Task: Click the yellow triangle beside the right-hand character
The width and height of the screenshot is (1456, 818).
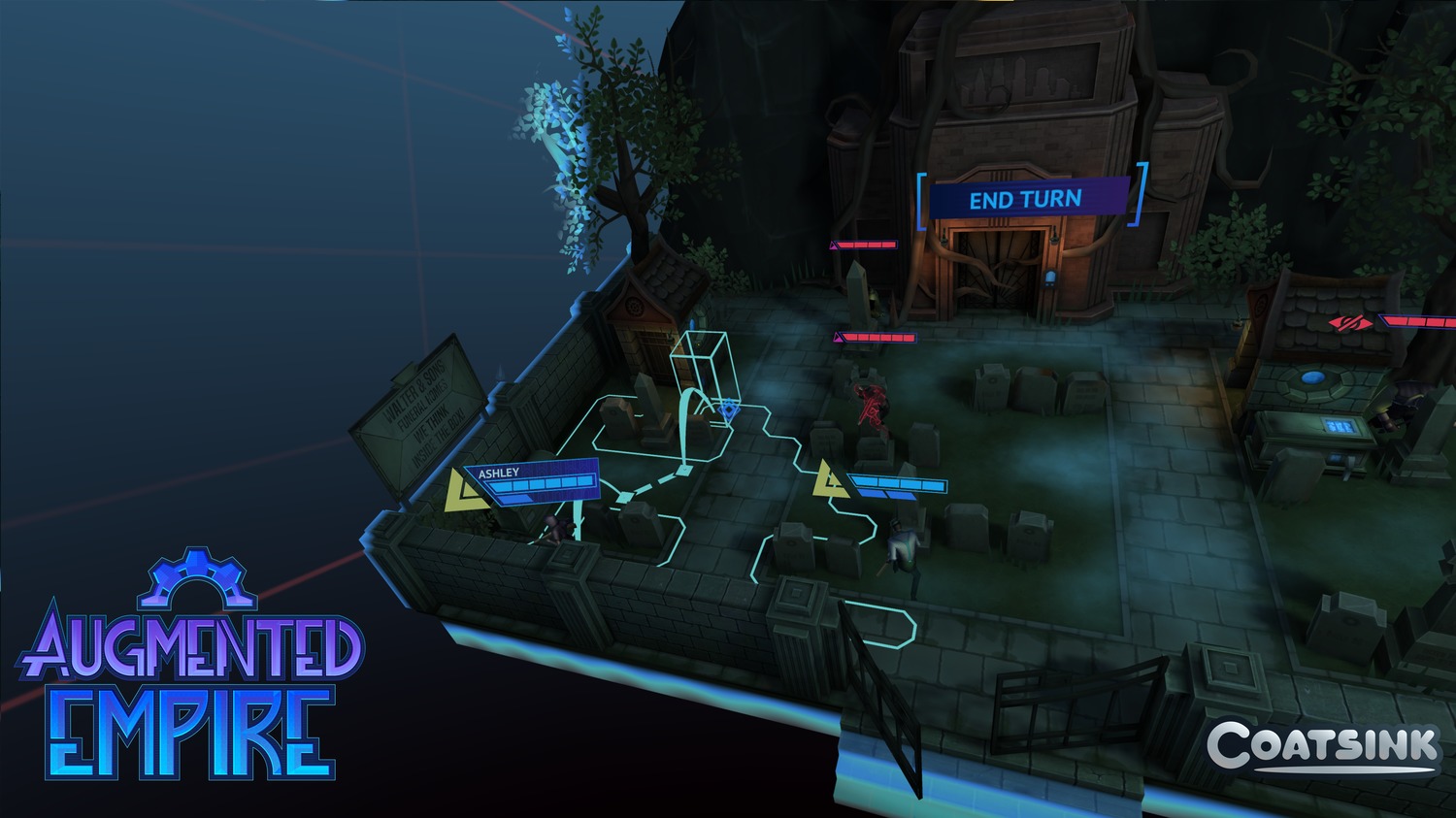Action: coord(828,477)
